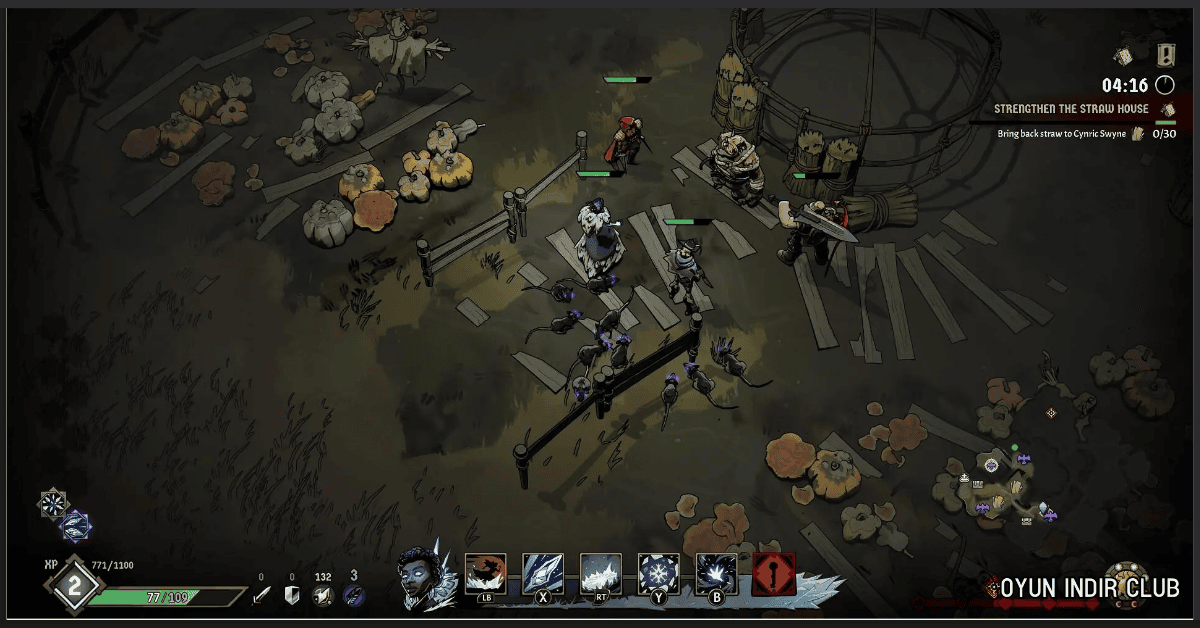
Task: Inspect the snowflake passive buff icon
Action: tap(53, 503)
